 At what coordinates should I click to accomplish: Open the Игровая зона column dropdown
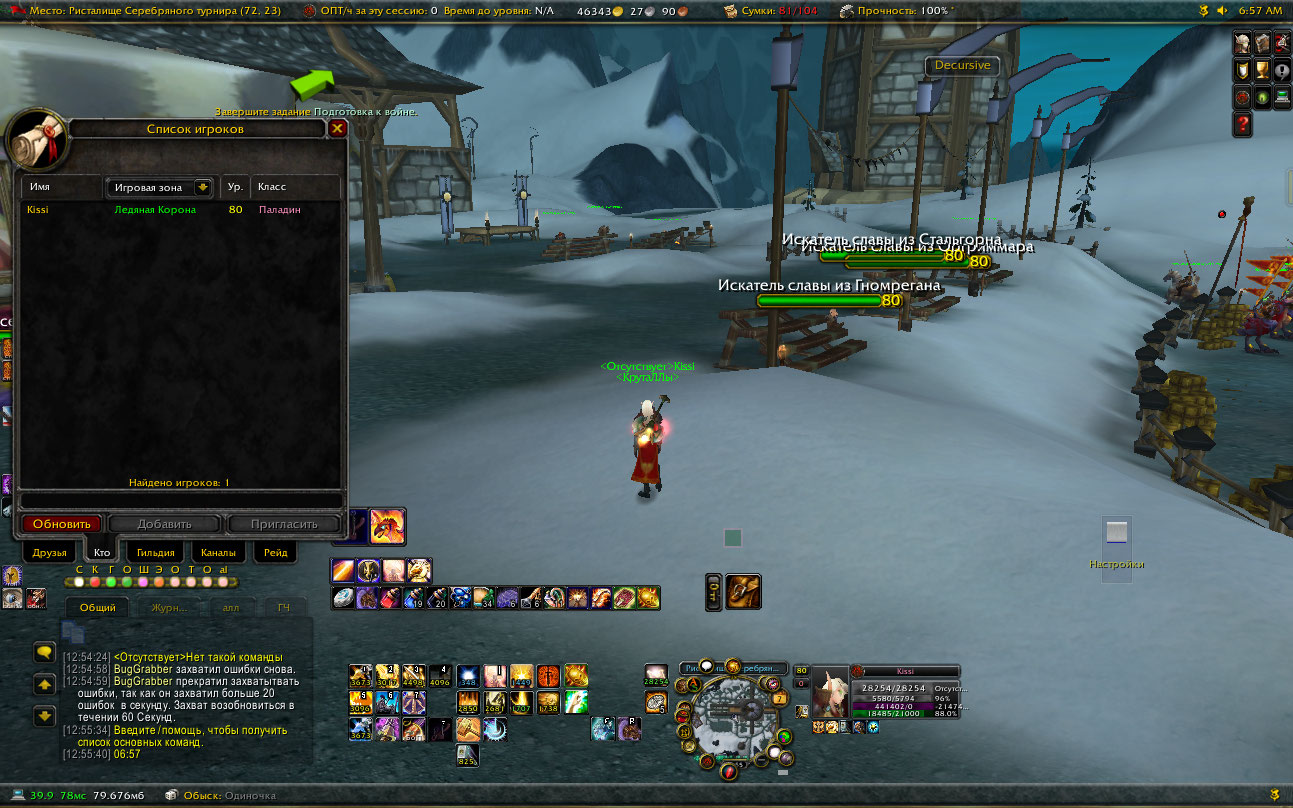203,187
